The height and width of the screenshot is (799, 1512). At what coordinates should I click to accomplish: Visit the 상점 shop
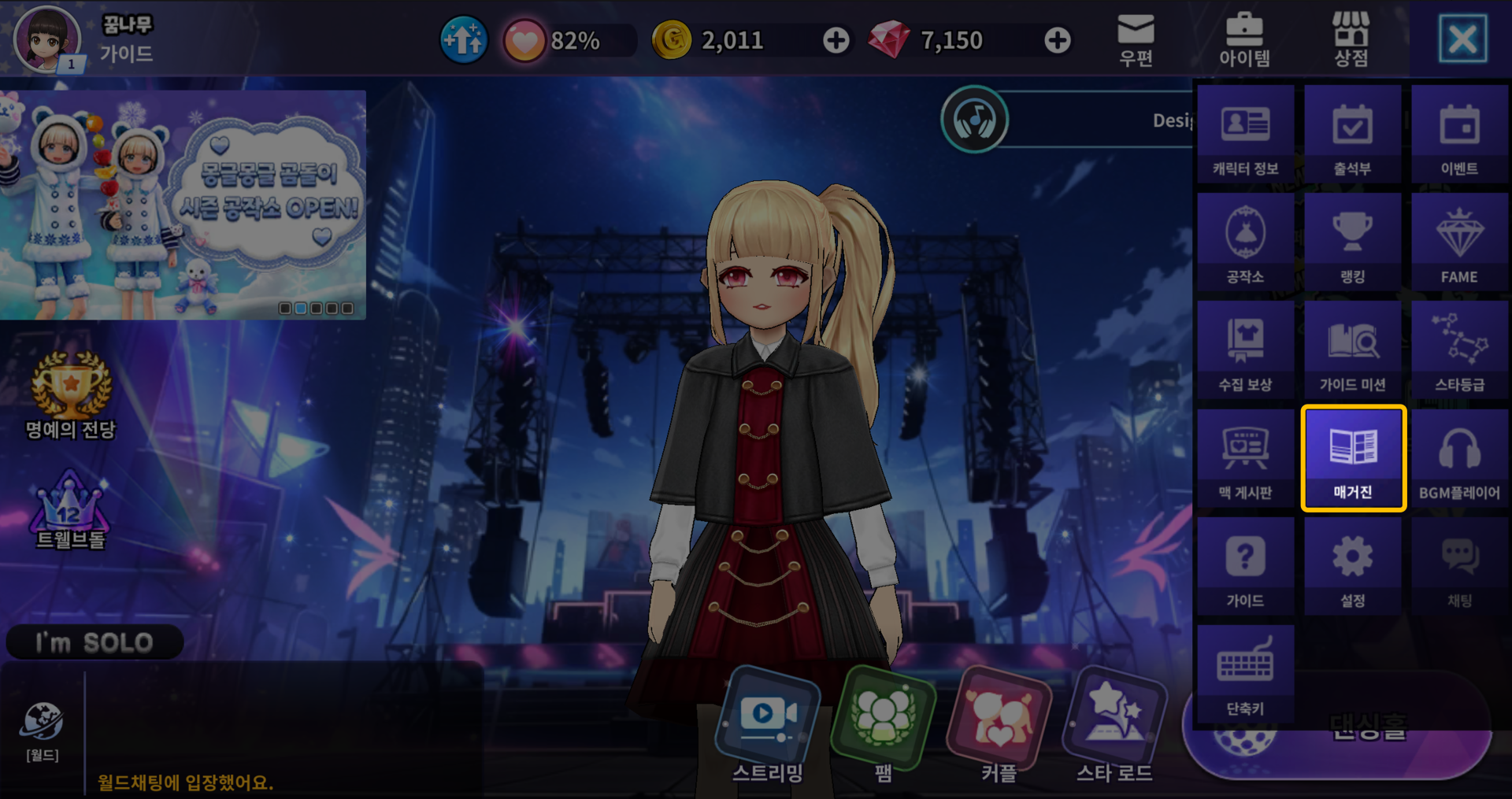point(1351,39)
